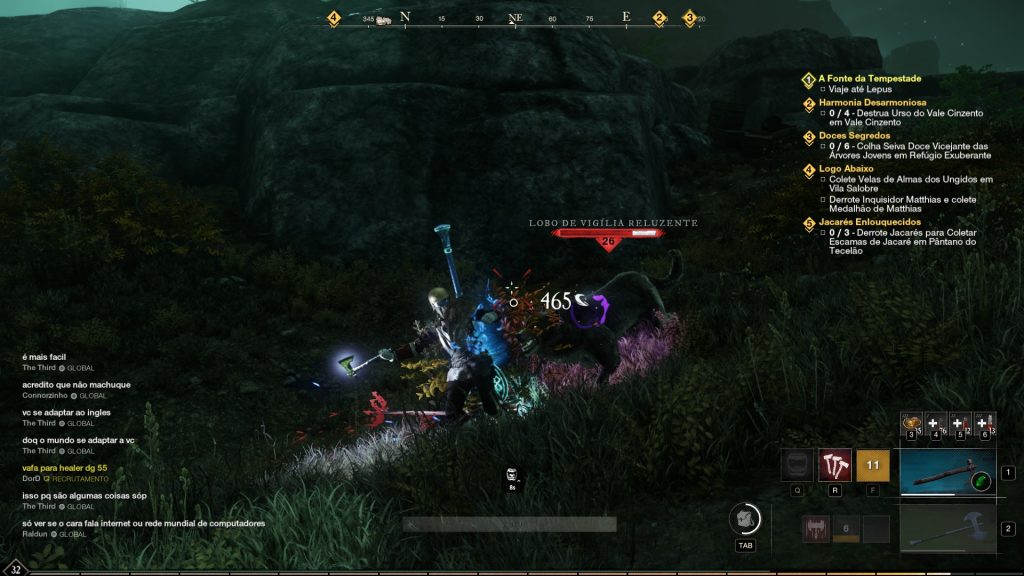The height and width of the screenshot is (576, 1024).
Task: Open the bag inventory icon
Action: pyautogui.click(x=747, y=518)
